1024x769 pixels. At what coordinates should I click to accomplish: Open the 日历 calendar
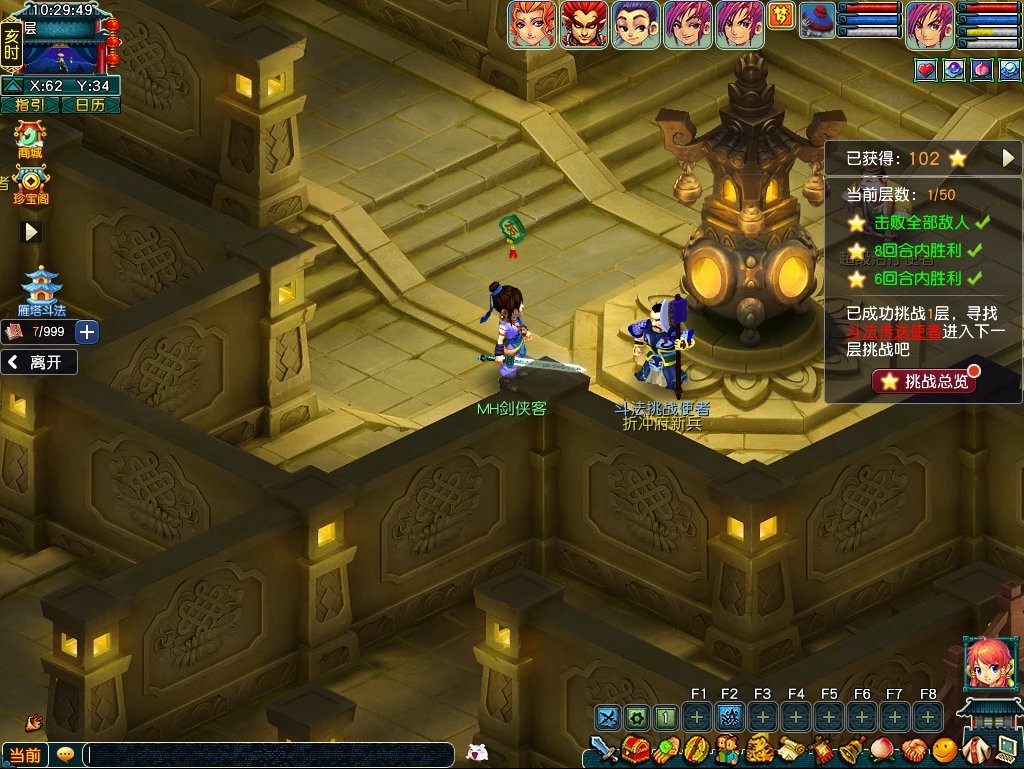click(90, 105)
